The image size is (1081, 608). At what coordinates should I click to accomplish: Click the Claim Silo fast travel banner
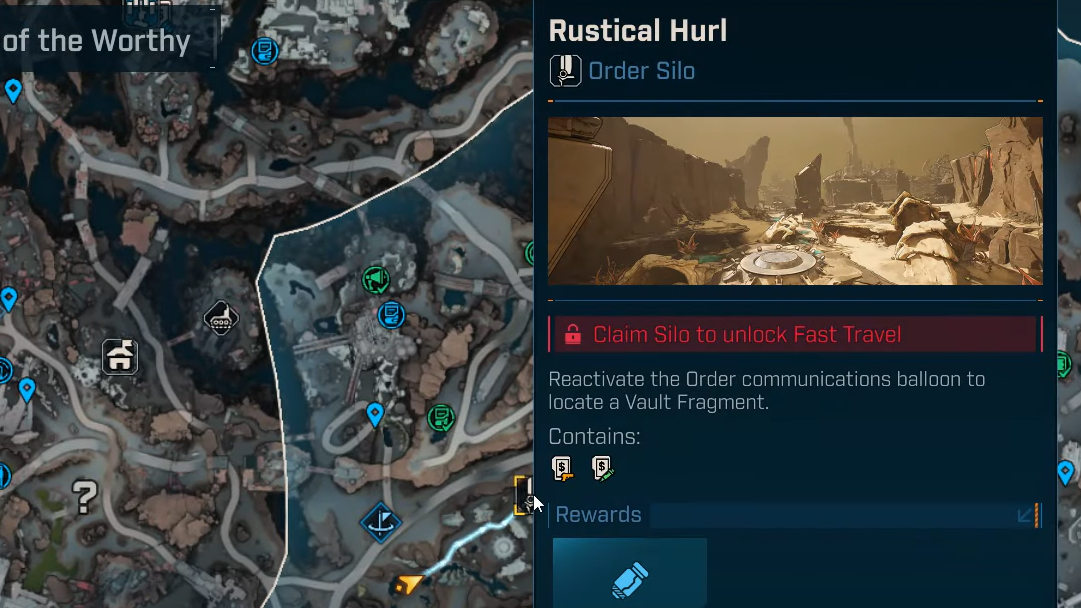pyautogui.click(x=795, y=334)
